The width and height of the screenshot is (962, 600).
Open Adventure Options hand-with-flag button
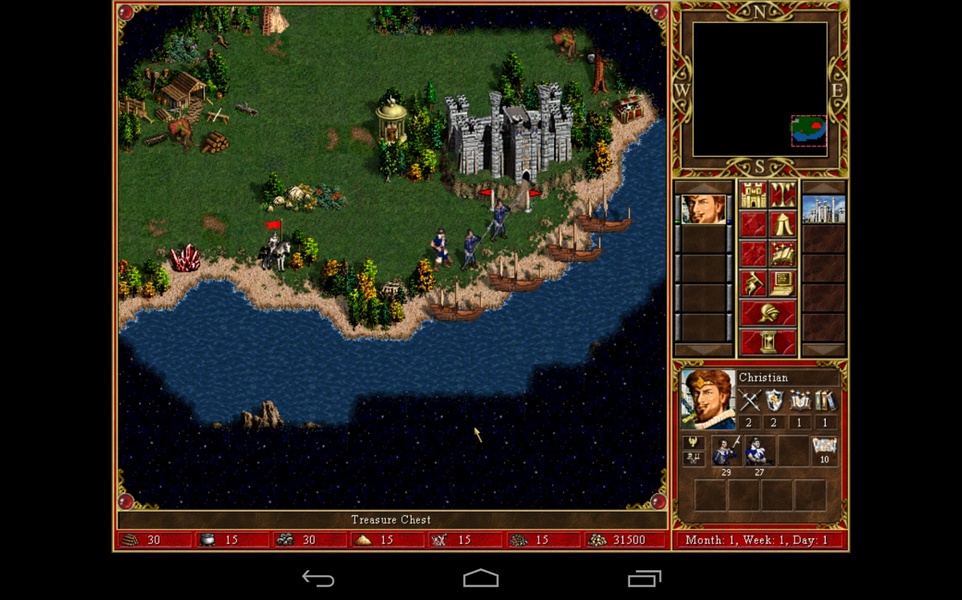pyautogui.click(x=753, y=284)
